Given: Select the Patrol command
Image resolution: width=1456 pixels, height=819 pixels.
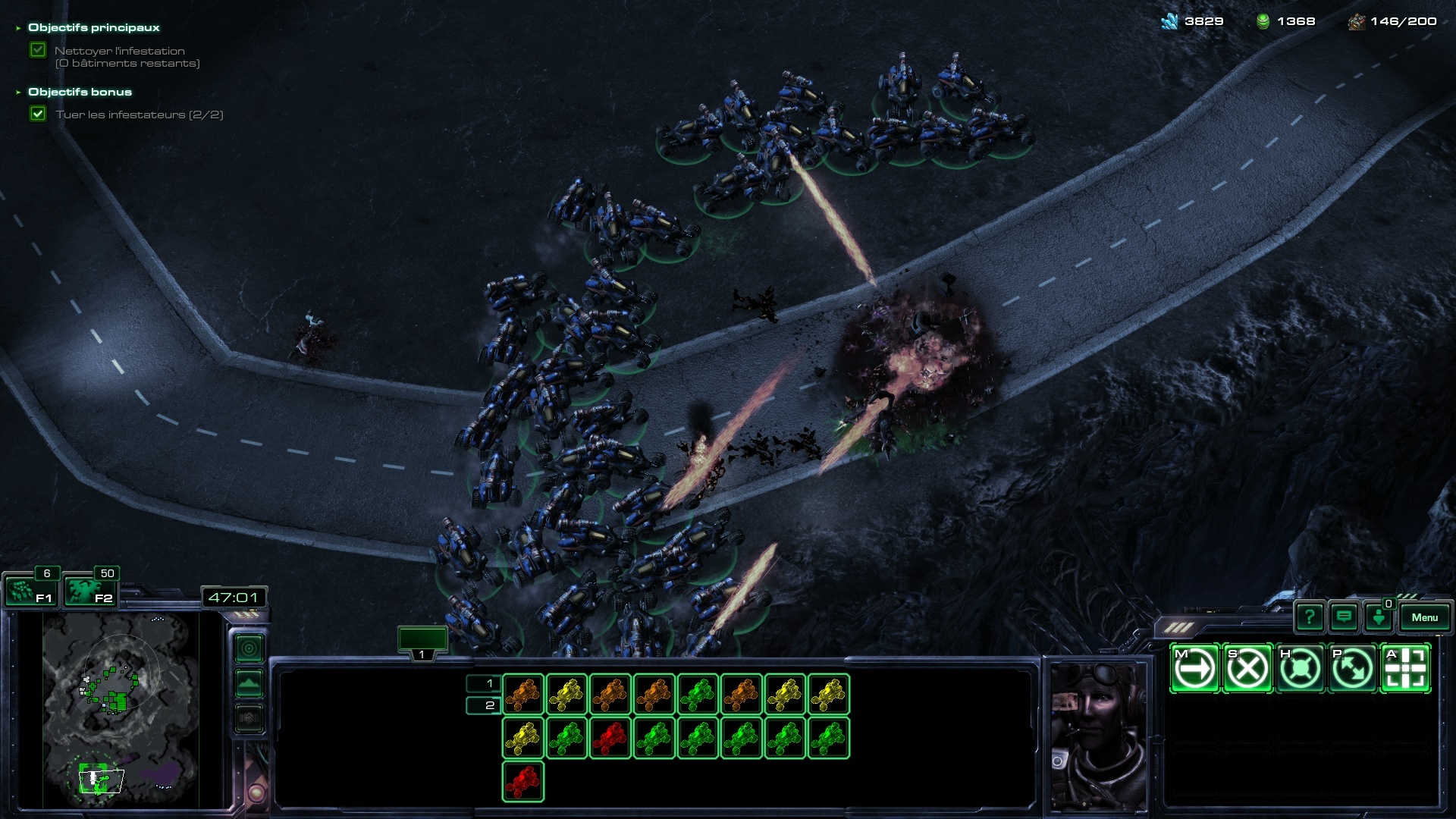Looking at the screenshot, I should coord(1352,668).
